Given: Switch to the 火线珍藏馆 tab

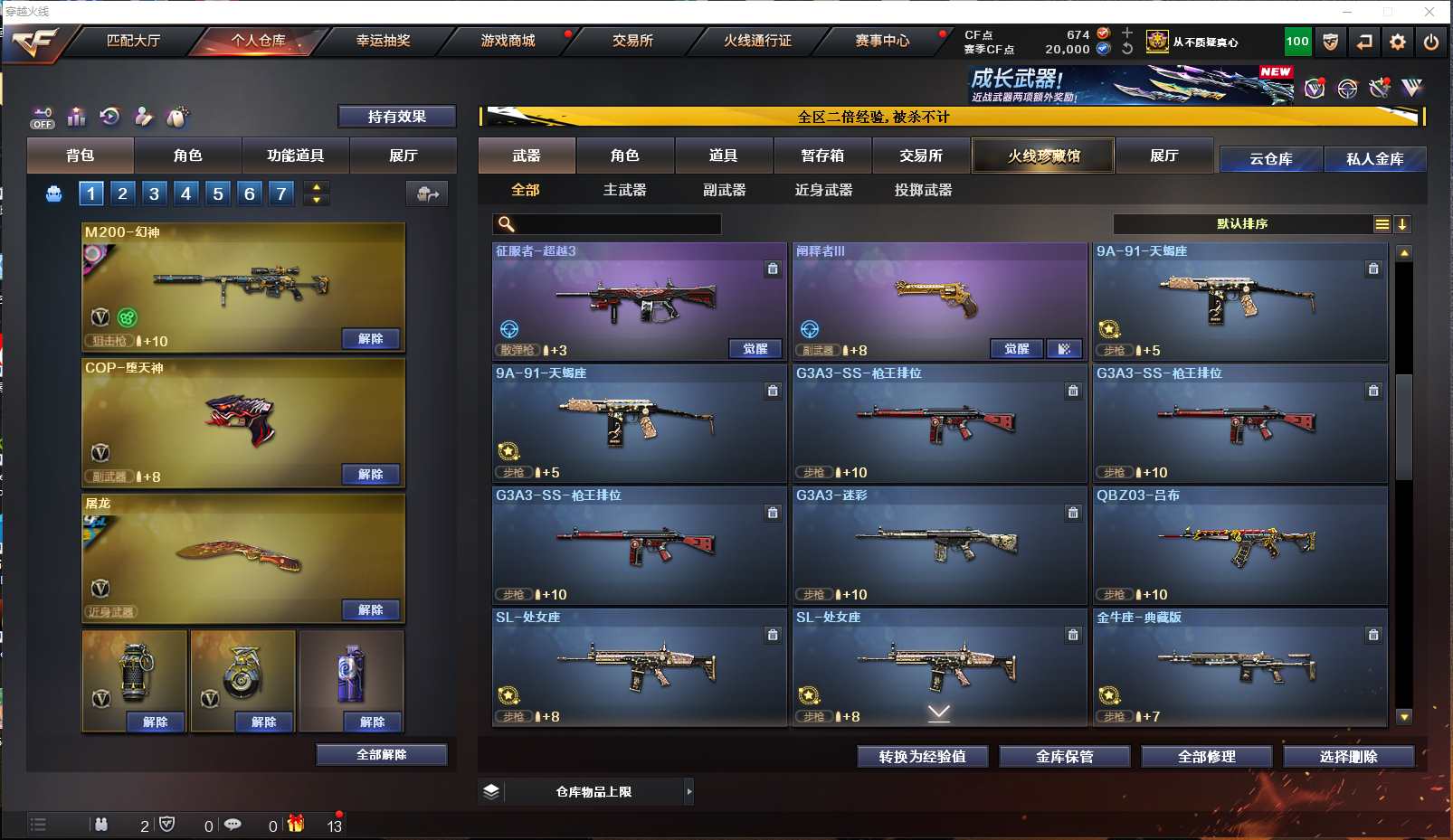Looking at the screenshot, I should click(x=1043, y=156).
